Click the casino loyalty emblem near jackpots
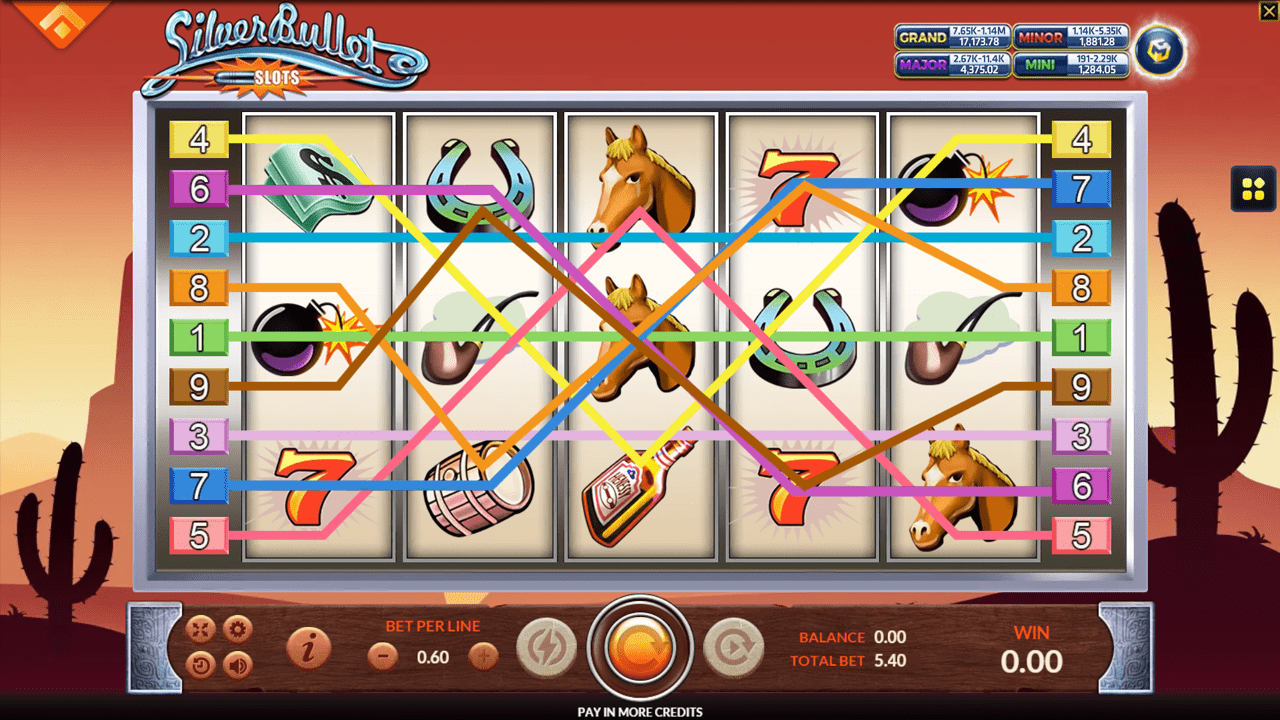 click(1158, 49)
